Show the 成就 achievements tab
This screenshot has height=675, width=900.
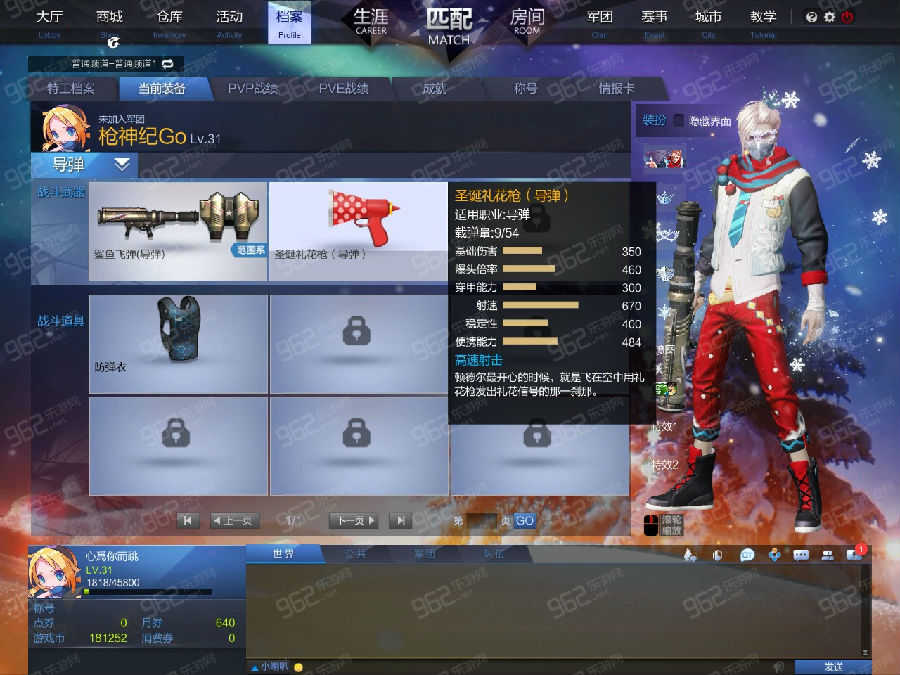(x=434, y=89)
